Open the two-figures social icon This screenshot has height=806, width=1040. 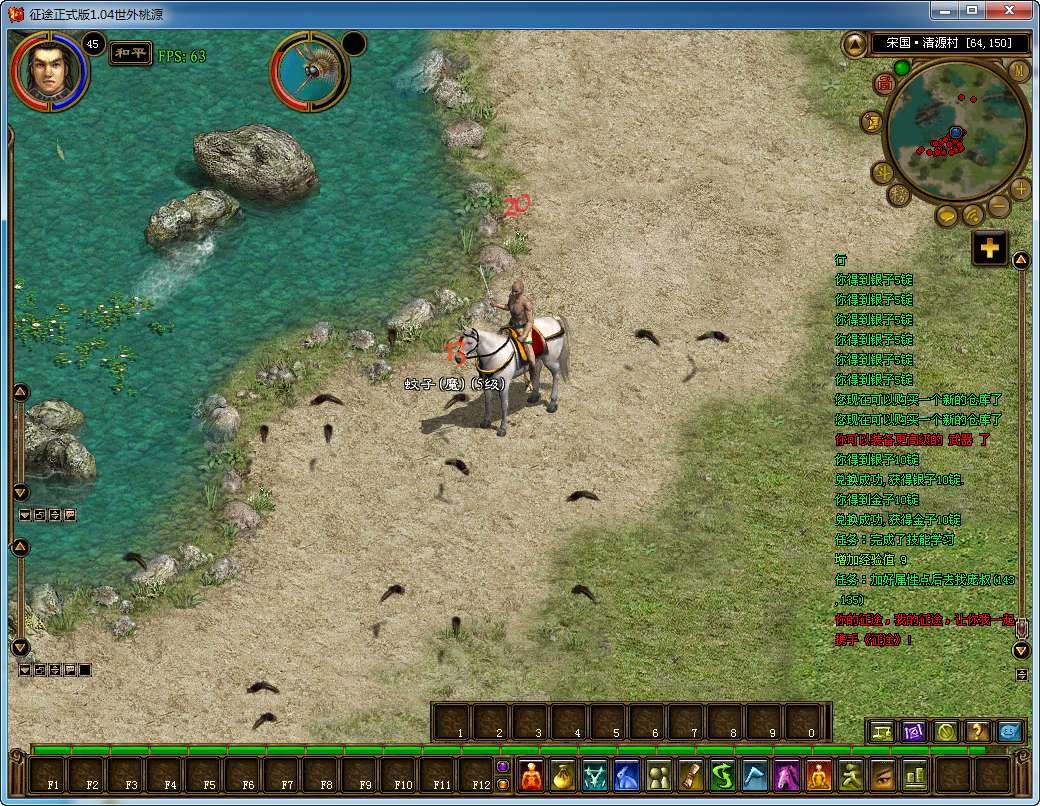tap(659, 776)
